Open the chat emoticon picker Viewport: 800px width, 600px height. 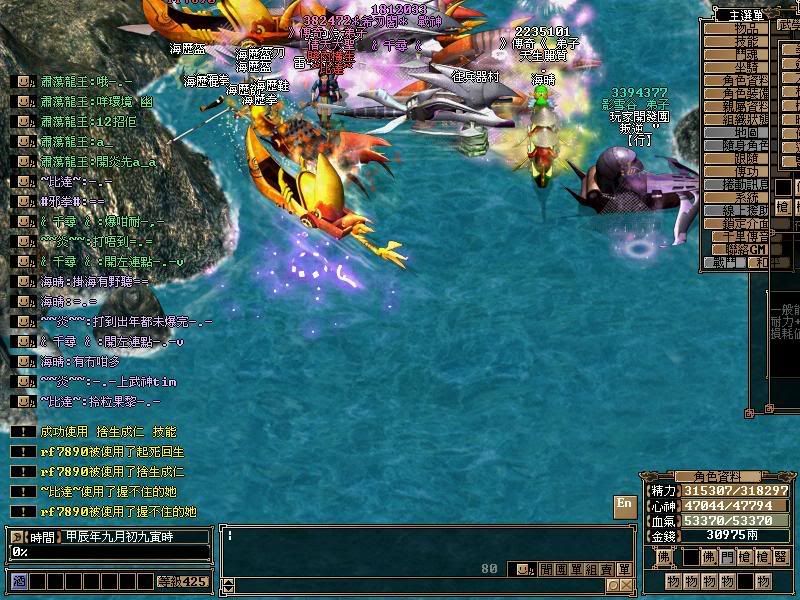coord(521,569)
